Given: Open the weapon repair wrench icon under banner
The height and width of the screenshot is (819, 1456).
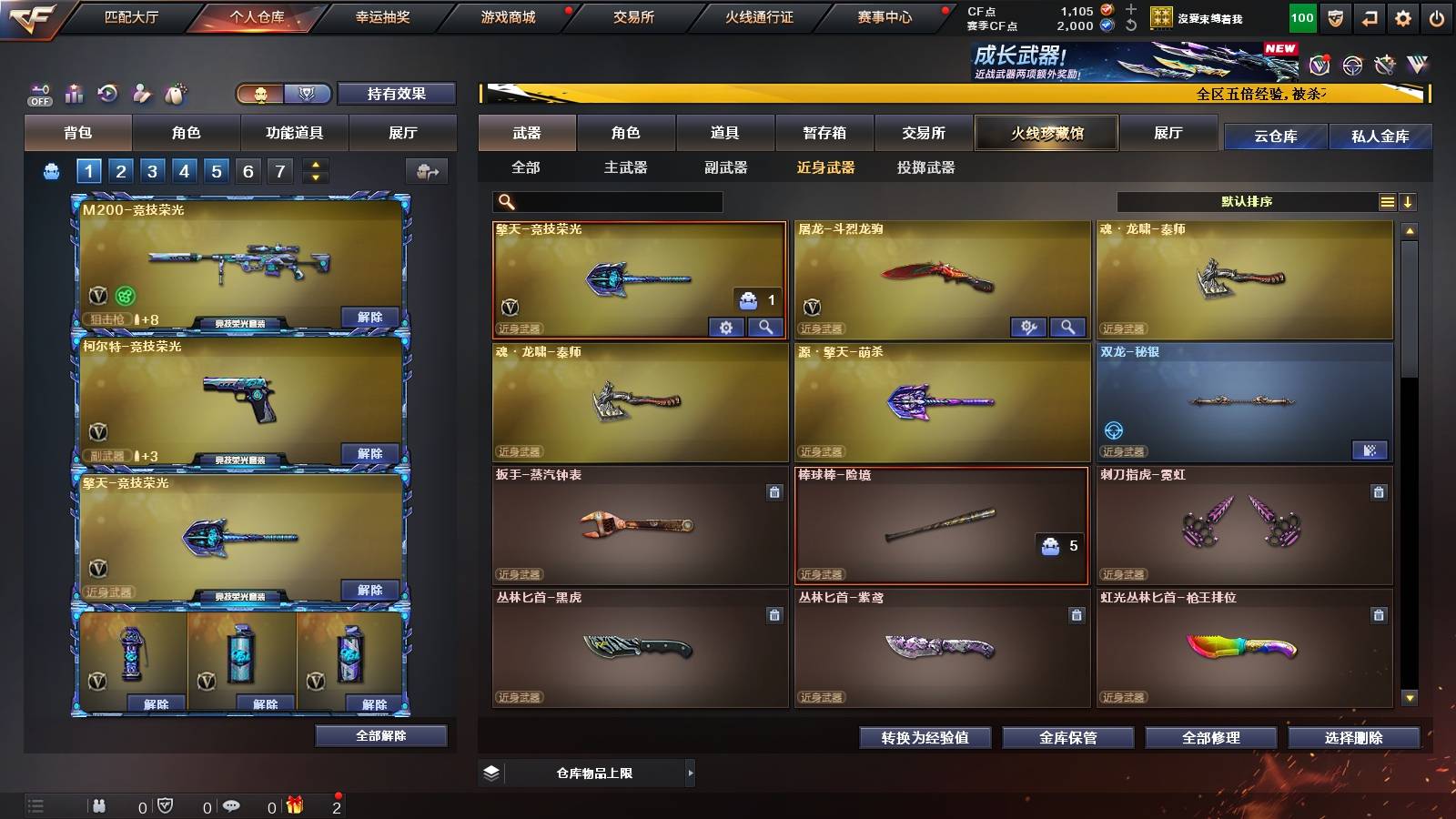Looking at the screenshot, I should pyautogui.click(x=1384, y=66).
